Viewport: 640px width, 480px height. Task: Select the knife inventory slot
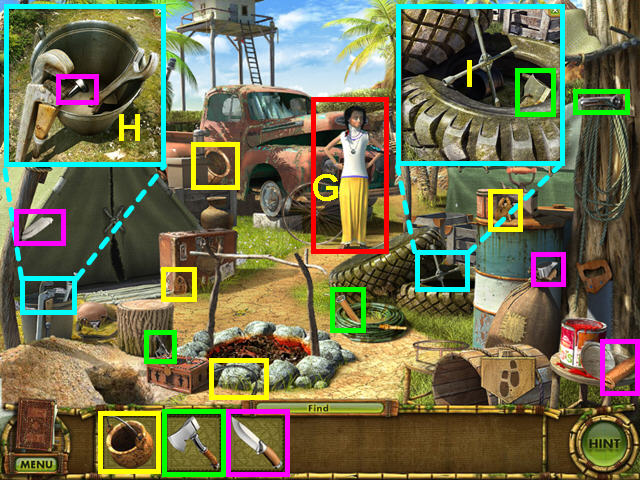[257, 441]
